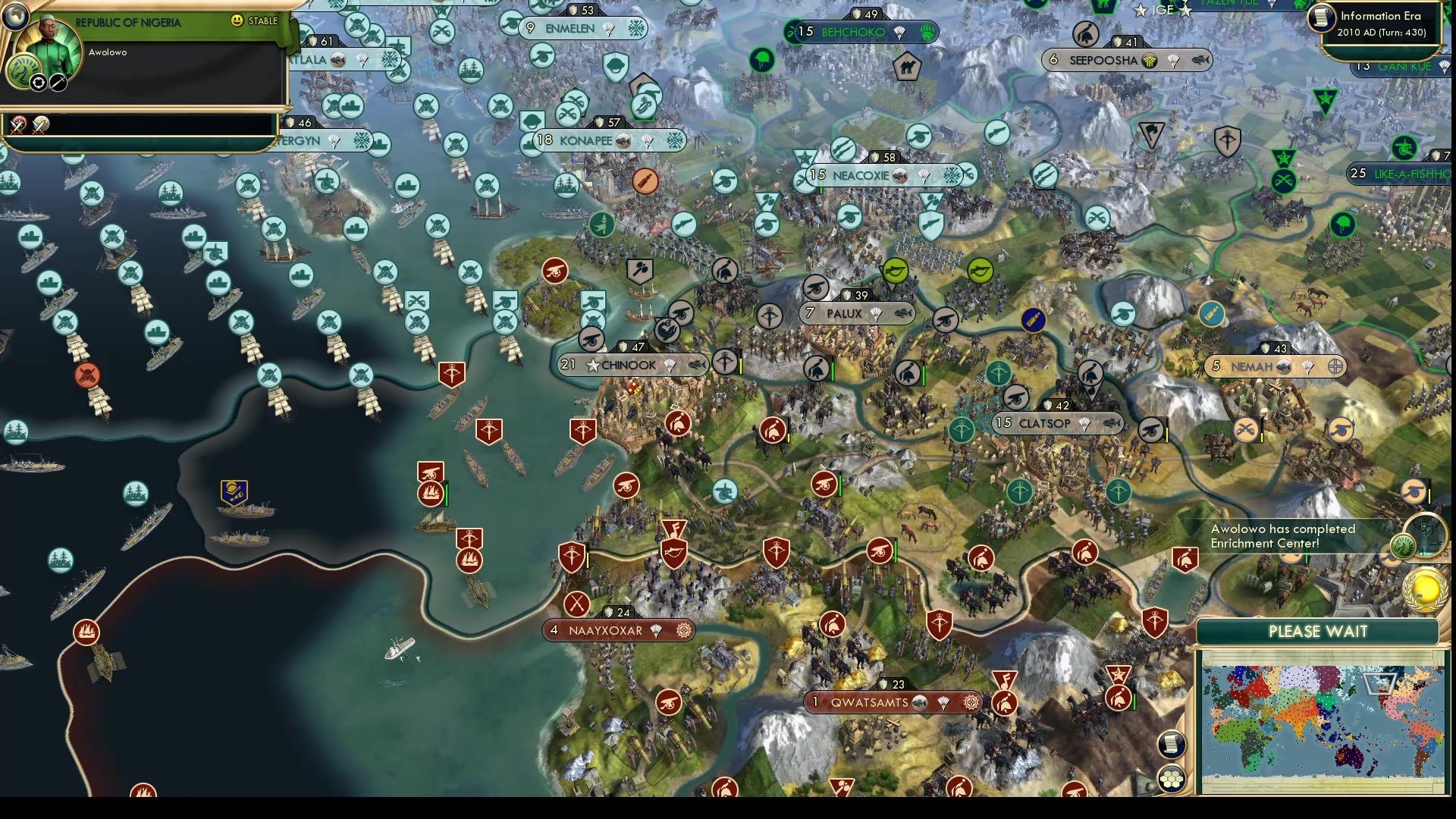The width and height of the screenshot is (1456, 819).
Task: Toggle the red war banner under the leader portrait
Action: (17, 125)
